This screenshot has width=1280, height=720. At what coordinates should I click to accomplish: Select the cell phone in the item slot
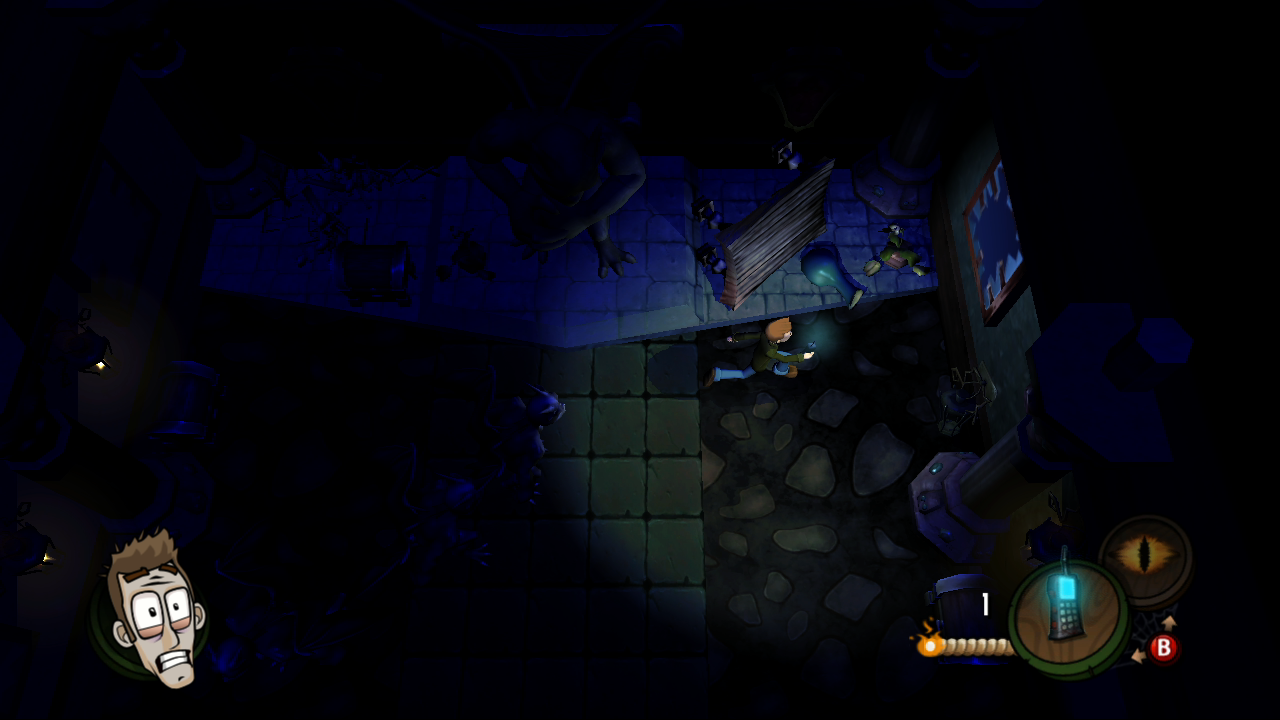click(x=1065, y=610)
